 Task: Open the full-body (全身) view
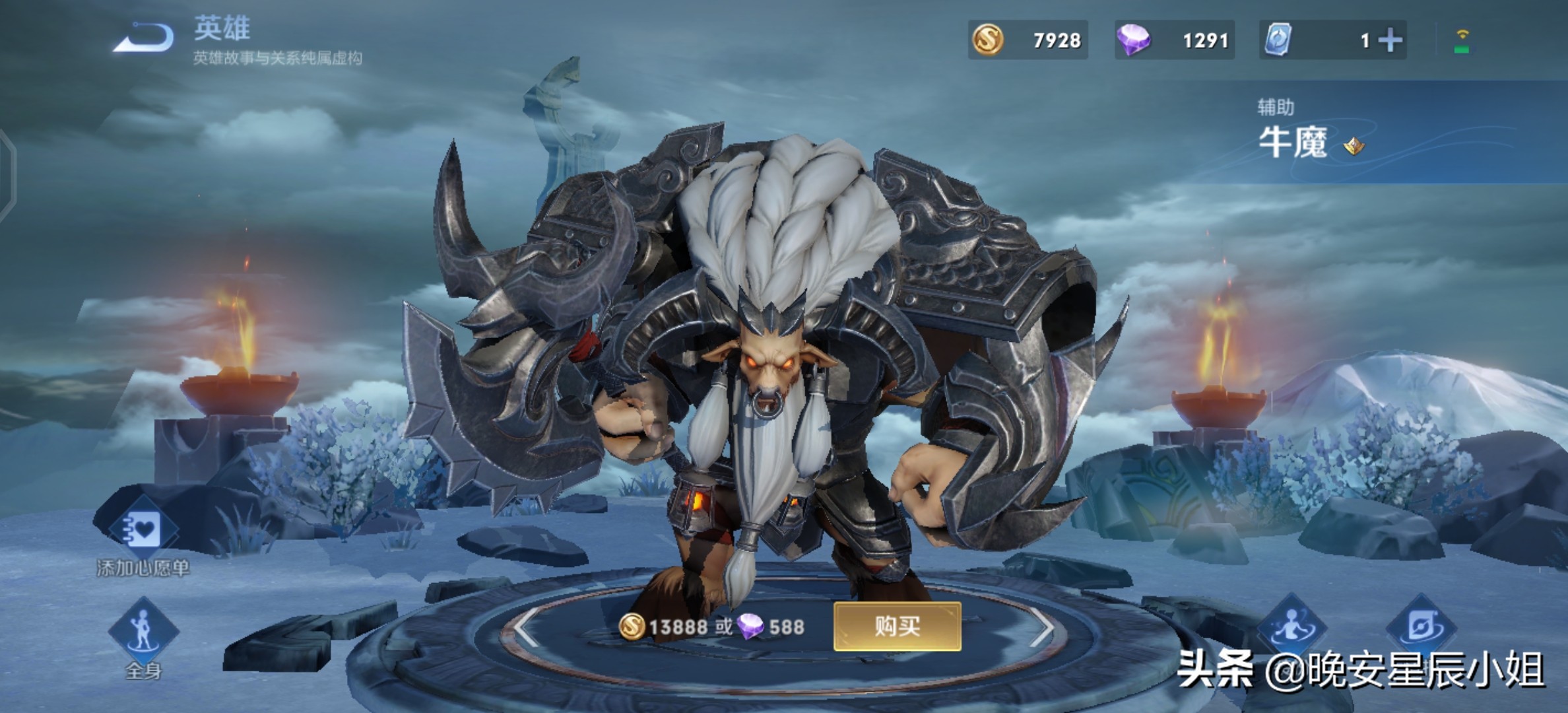click(143, 630)
